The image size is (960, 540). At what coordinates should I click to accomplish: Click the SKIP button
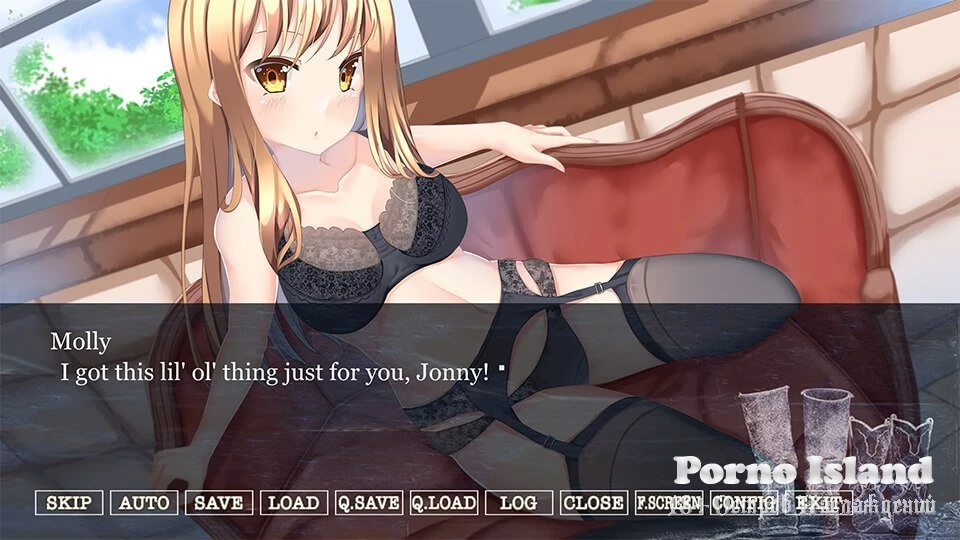(69, 503)
